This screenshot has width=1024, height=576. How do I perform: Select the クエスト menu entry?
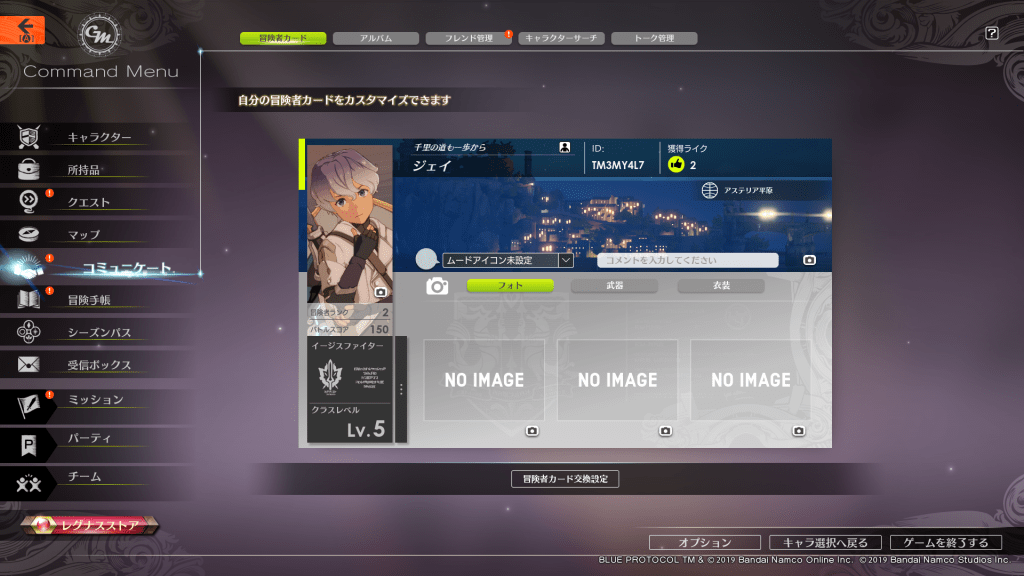point(88,202)
